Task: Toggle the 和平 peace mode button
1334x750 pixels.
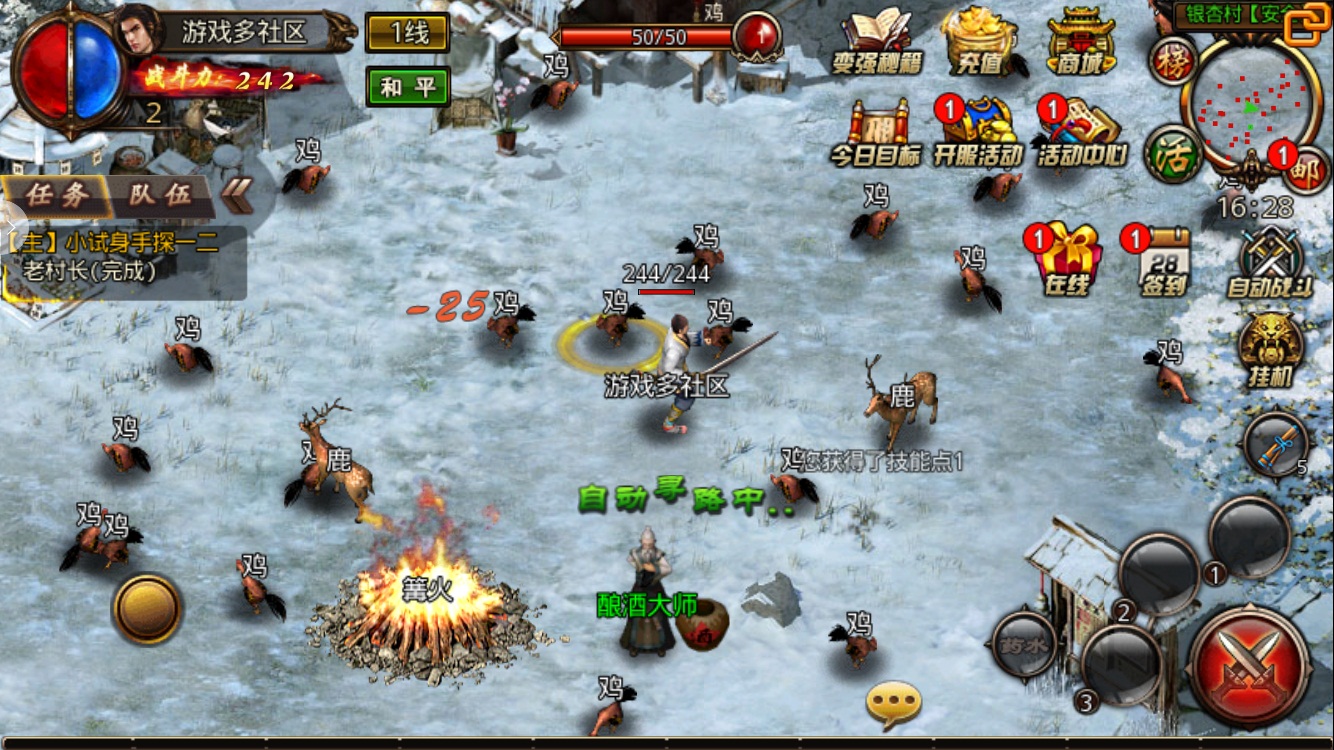Action: 407,87
